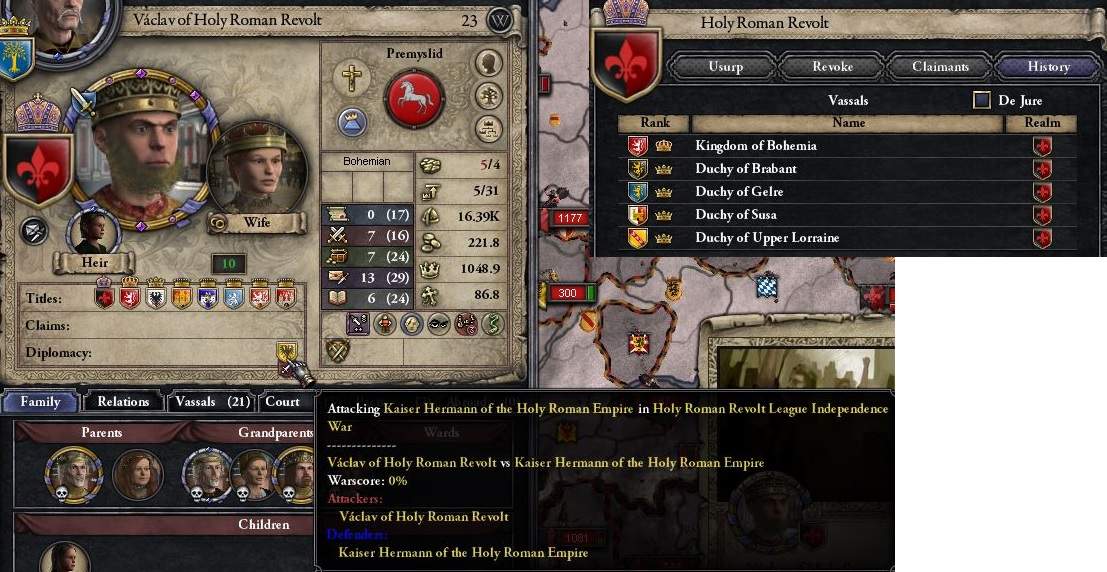Toggle the De Jure checkbox
Image resolution: width=1107 pixels, height=572 pixels.
click(x=982, y=100)
